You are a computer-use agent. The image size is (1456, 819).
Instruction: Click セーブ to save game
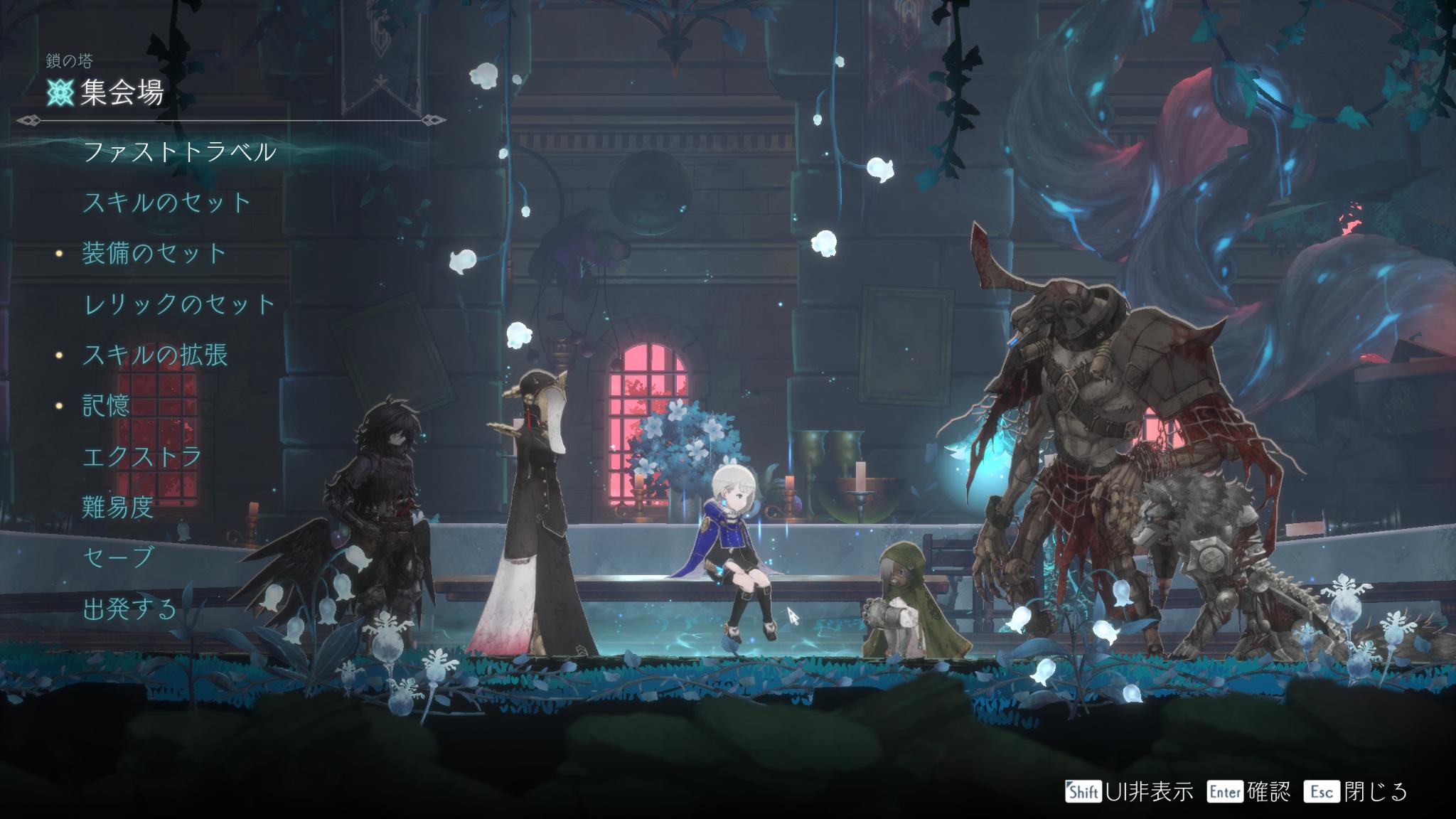point(118,557)
